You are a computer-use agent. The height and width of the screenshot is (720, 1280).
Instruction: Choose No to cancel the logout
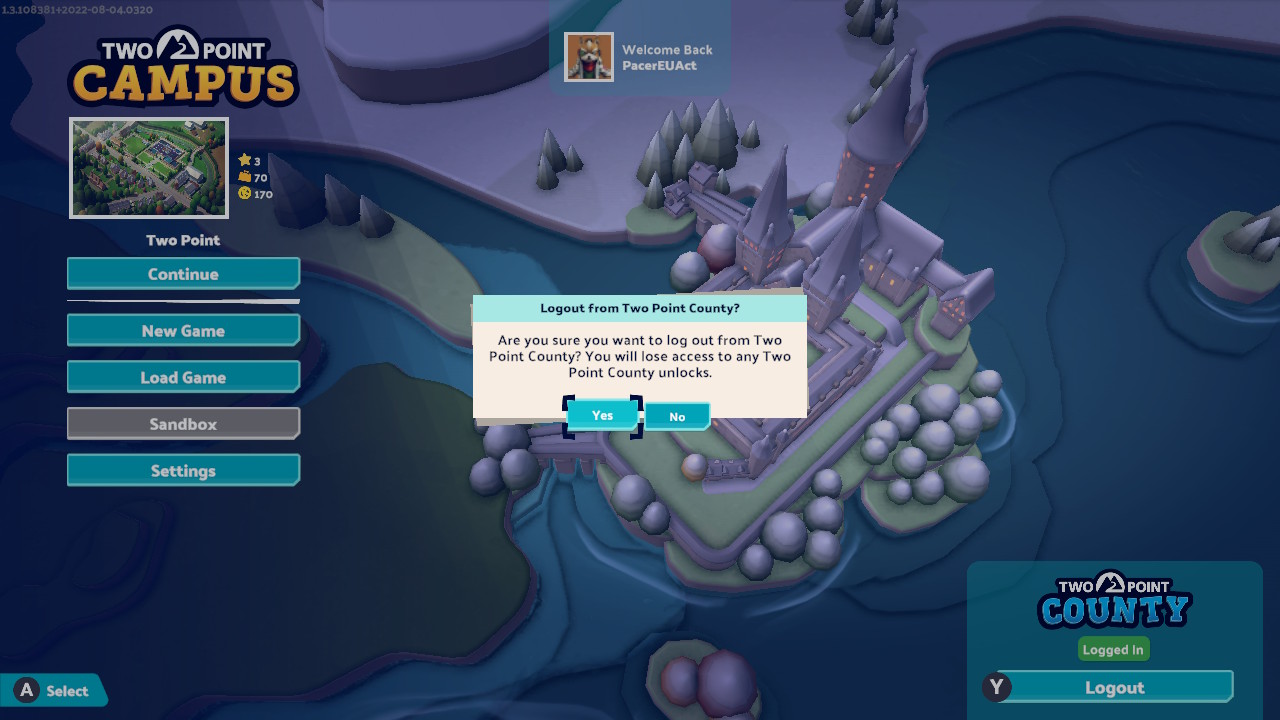click(x=677, y=416)
